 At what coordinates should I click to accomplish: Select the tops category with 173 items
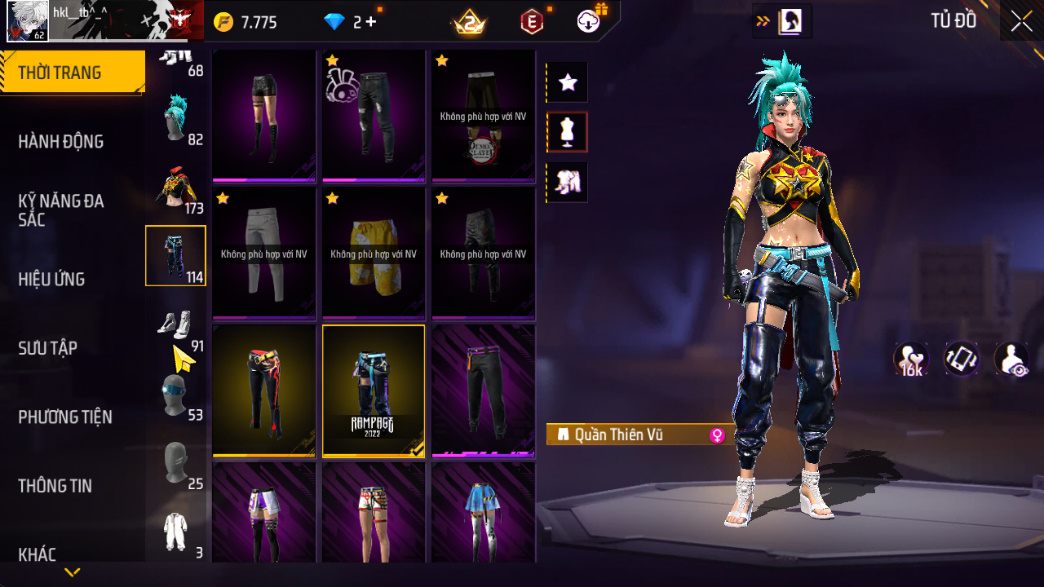[177, 190]
